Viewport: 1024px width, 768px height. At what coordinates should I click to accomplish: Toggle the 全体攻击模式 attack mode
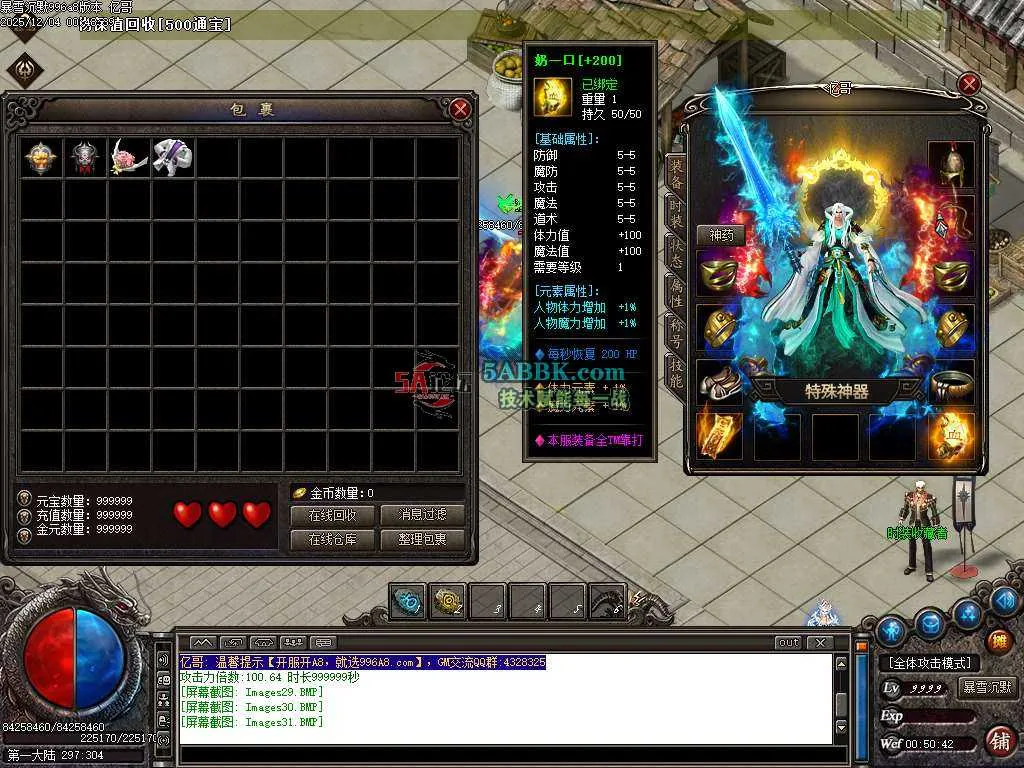[930, 663]
